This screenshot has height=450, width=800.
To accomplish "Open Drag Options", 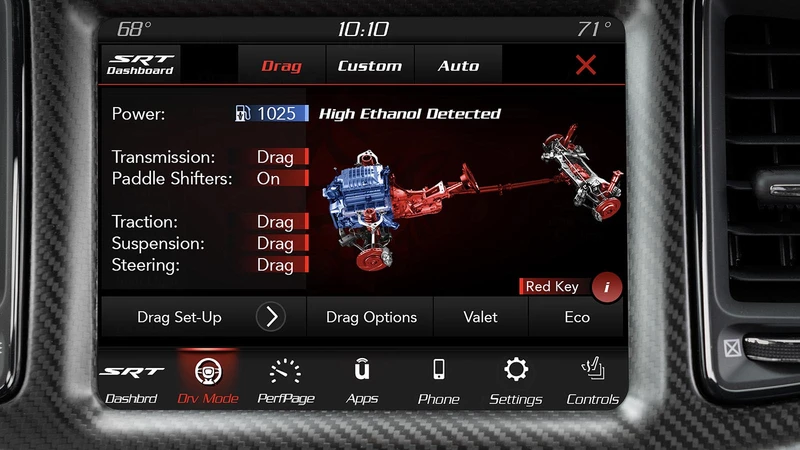I will [371, 317].
